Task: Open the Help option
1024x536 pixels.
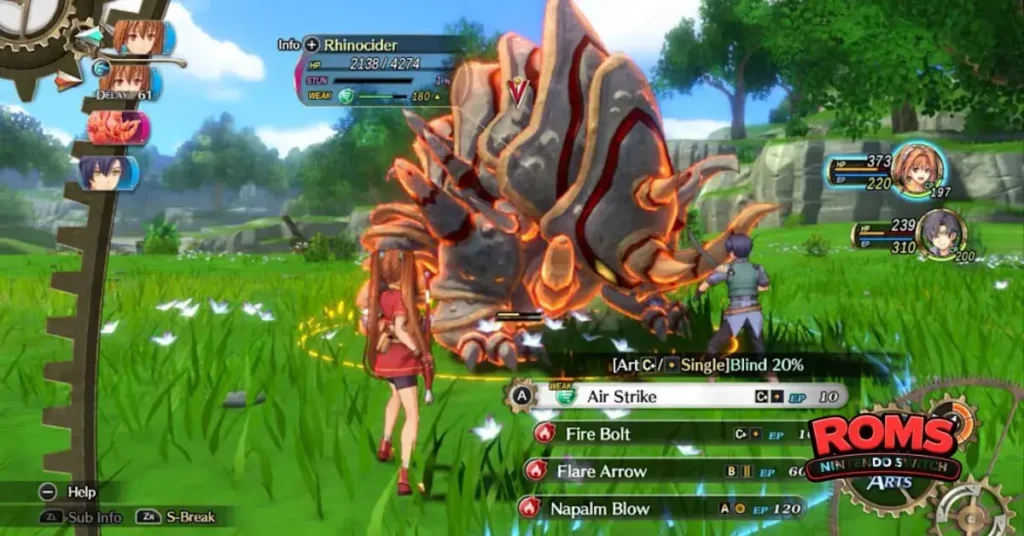Action: coord(81,492)
